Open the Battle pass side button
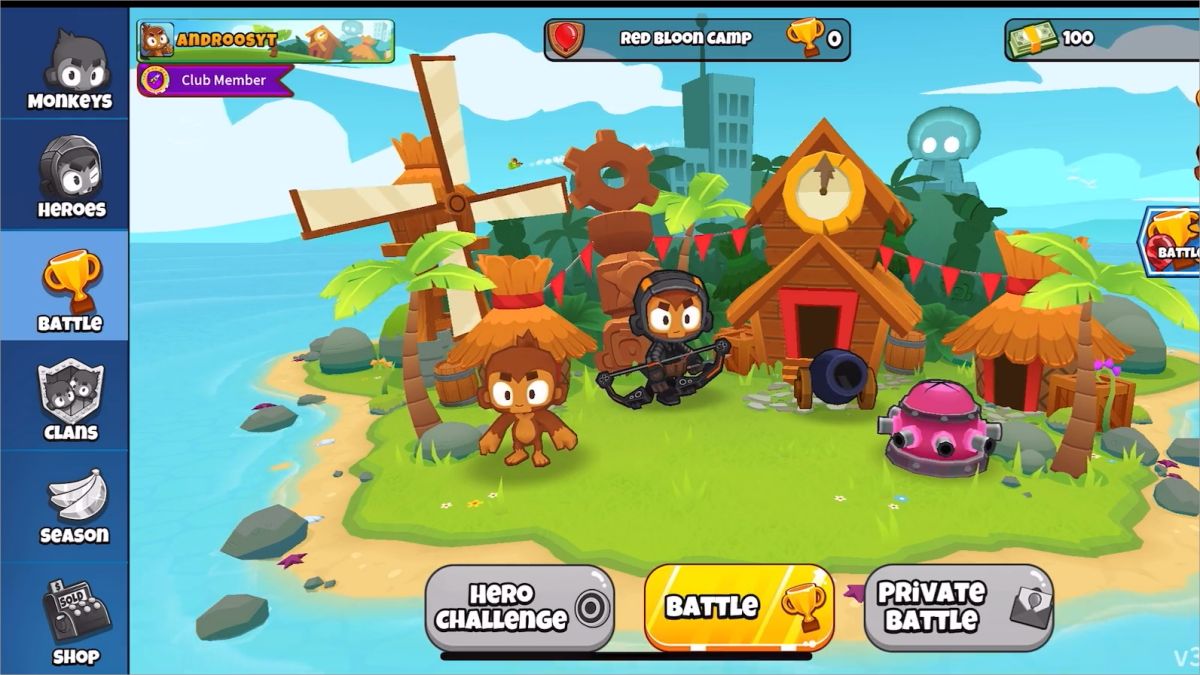Image resolution: width=1200 pixels, height=675 pixels. [x=1175, y=241]
